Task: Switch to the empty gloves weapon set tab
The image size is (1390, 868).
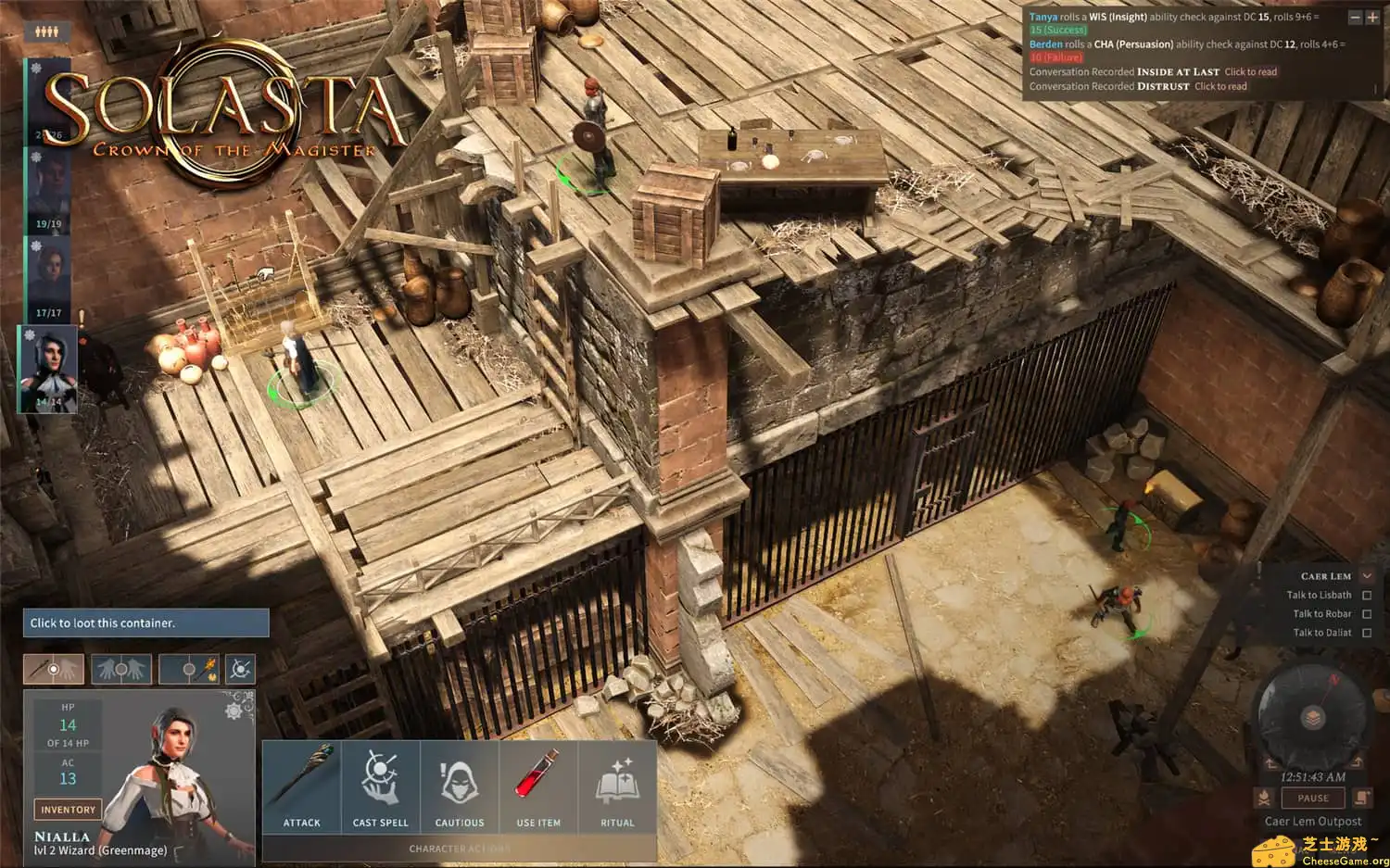Action: click(121, 668)
